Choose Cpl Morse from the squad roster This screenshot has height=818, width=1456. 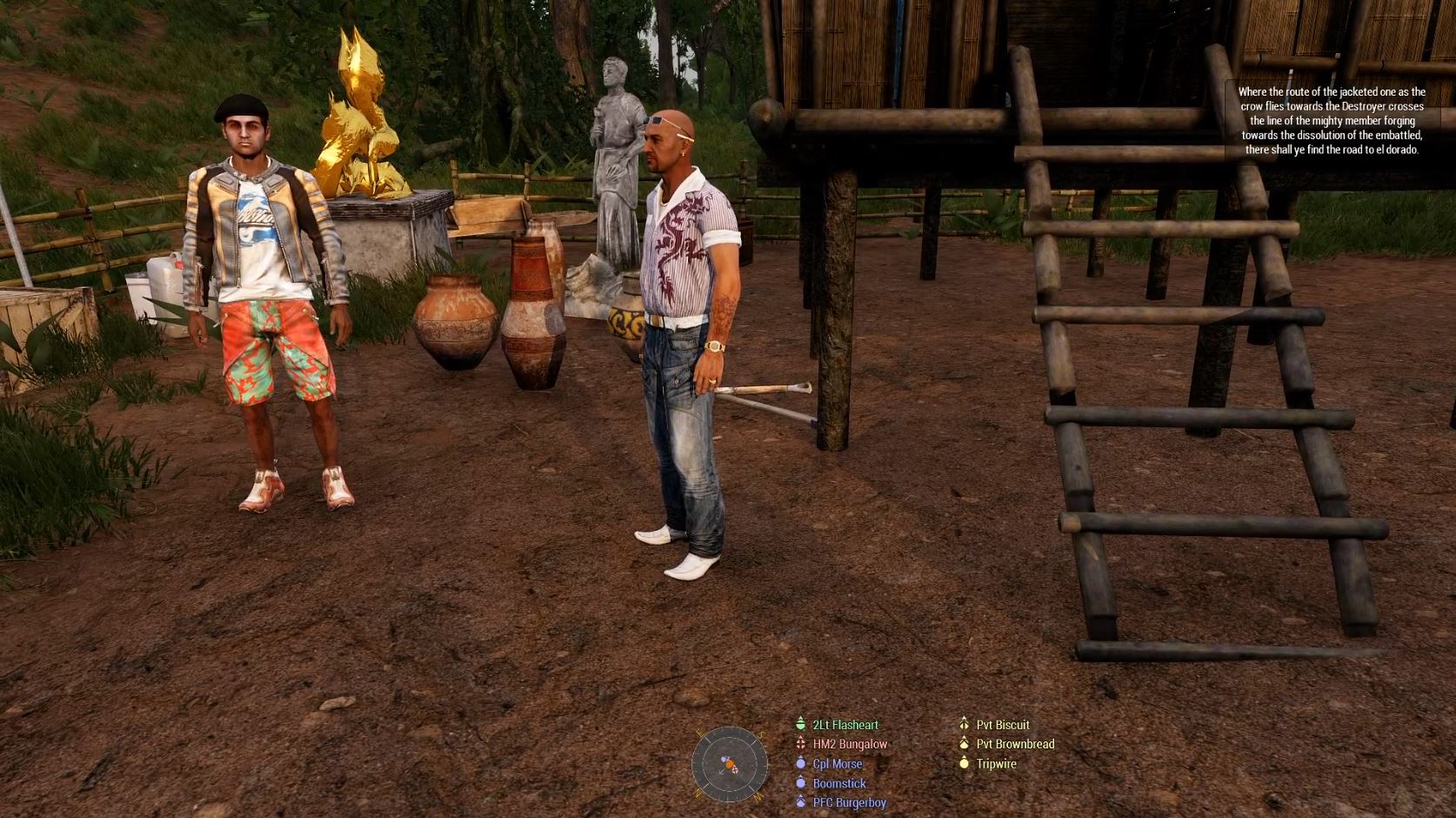pos(837,764)
